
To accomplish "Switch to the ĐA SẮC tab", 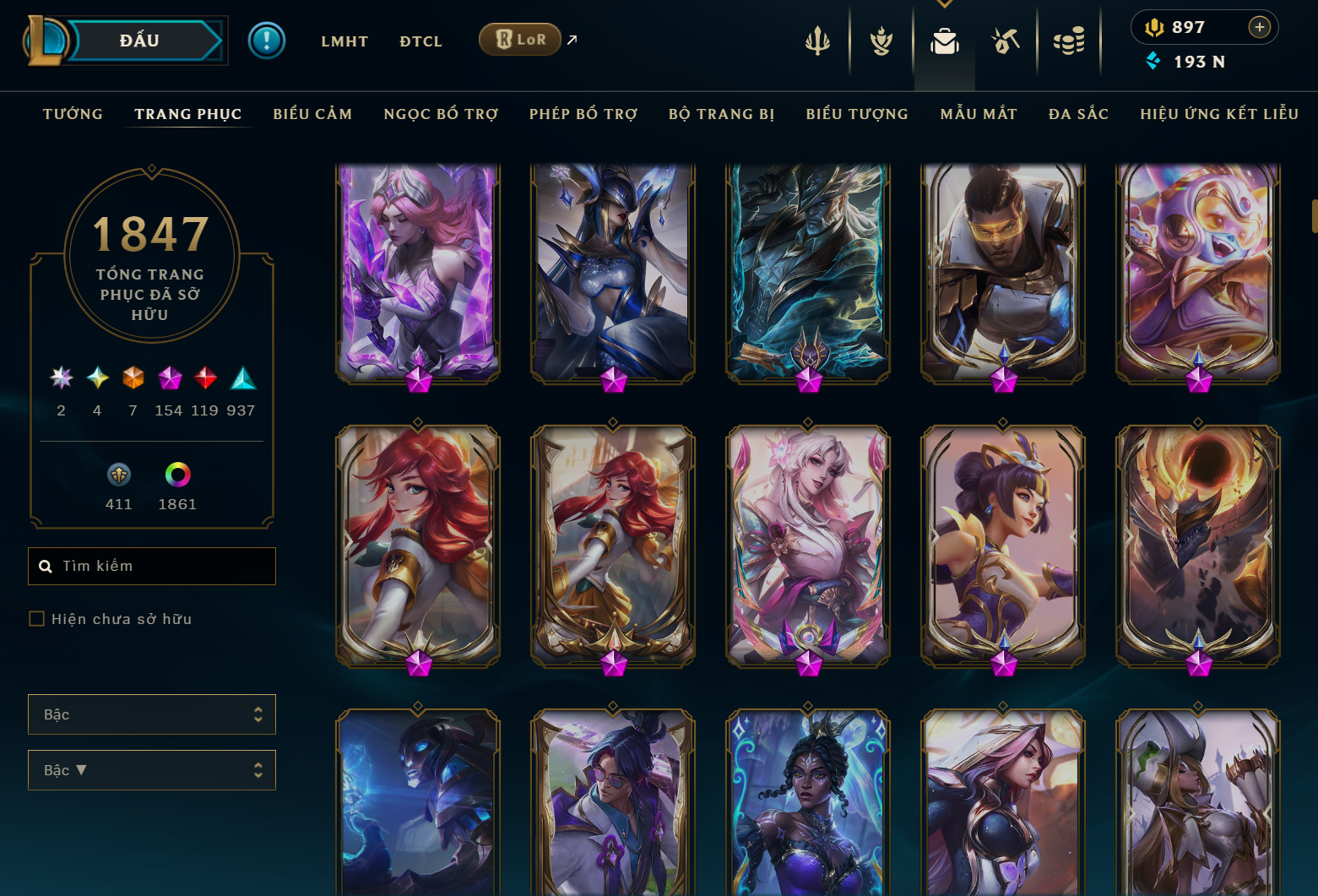I will (1078, 114).
